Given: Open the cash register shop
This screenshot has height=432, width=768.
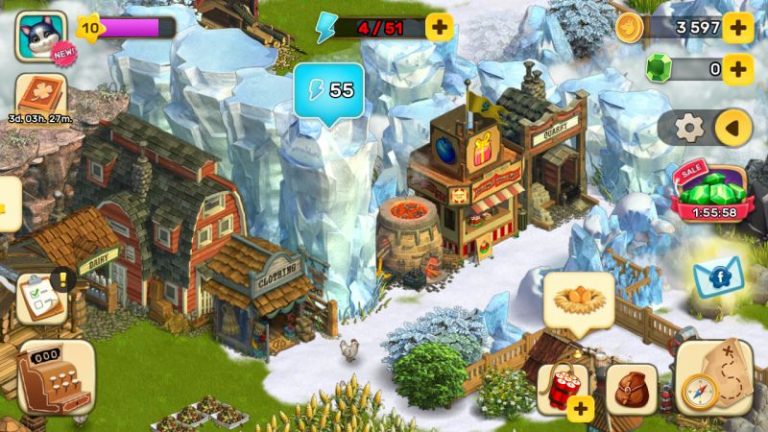Looking at the screenshot, I should [x=55, y=378].
